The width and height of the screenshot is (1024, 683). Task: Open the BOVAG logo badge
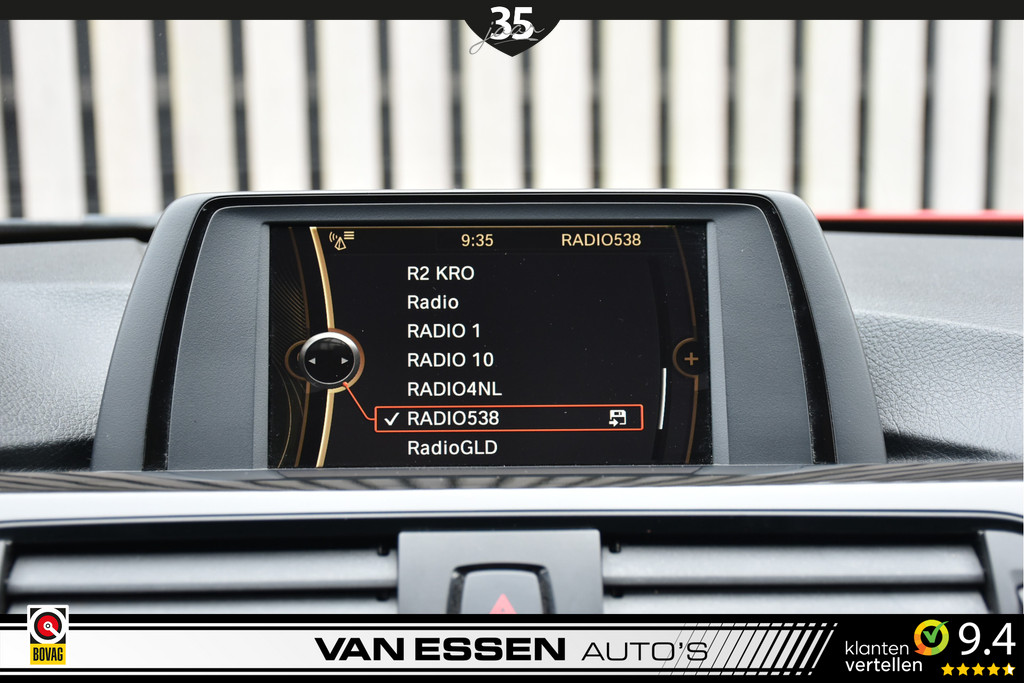(47, 635)
